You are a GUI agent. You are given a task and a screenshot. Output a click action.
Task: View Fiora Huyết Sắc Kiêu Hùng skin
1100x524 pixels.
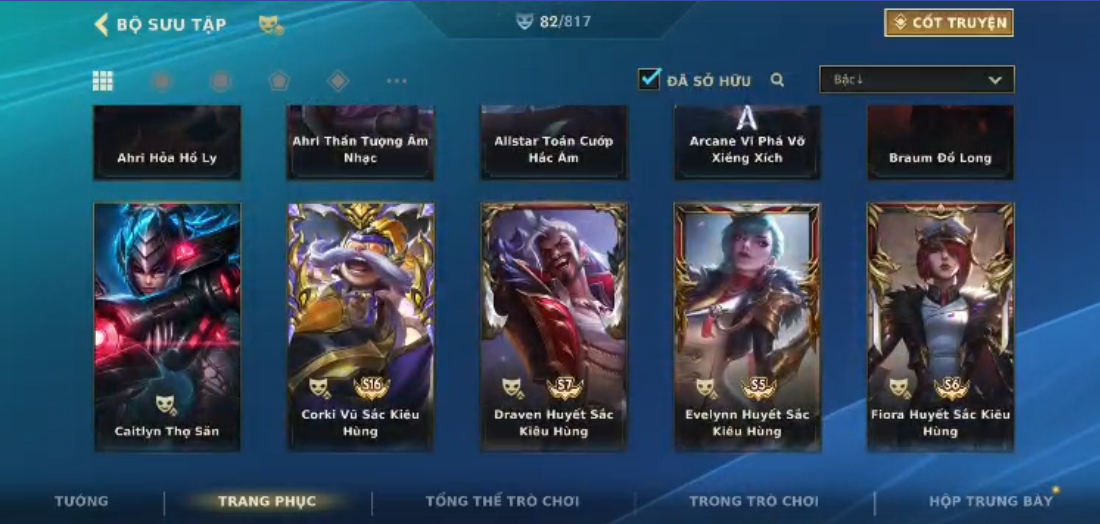940,326
